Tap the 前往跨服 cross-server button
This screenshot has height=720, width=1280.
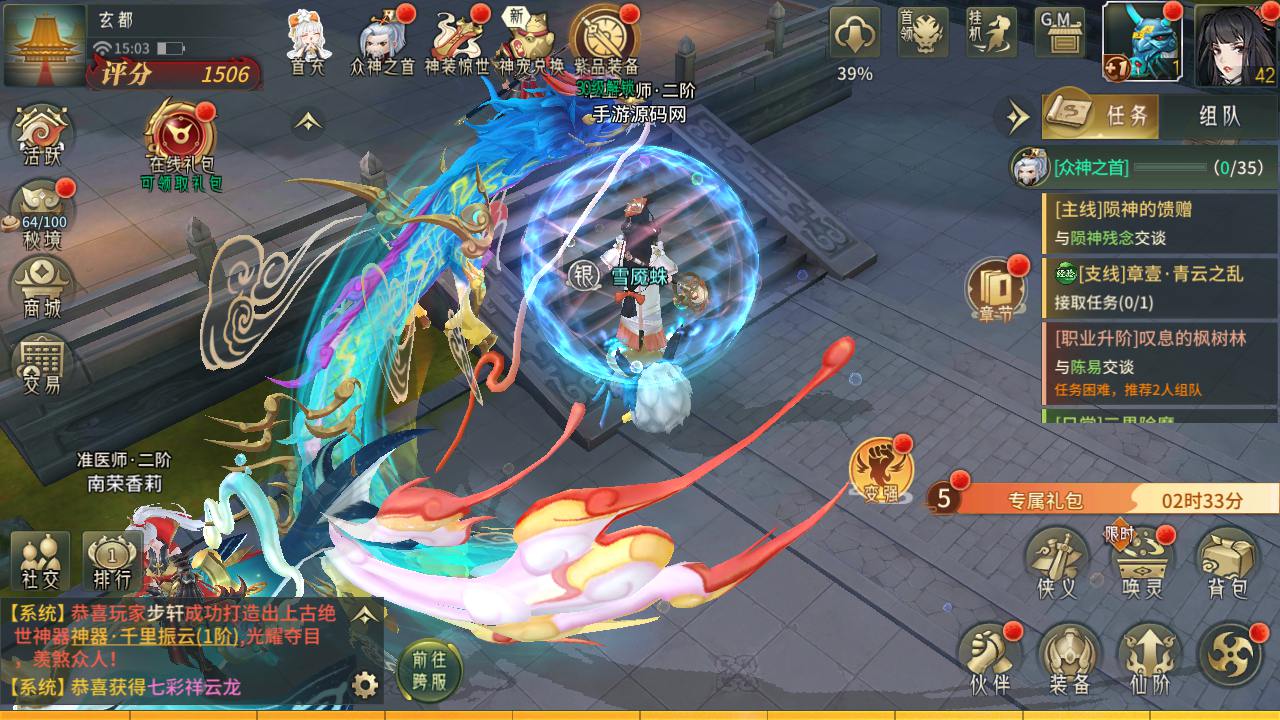tap(429, 670)
